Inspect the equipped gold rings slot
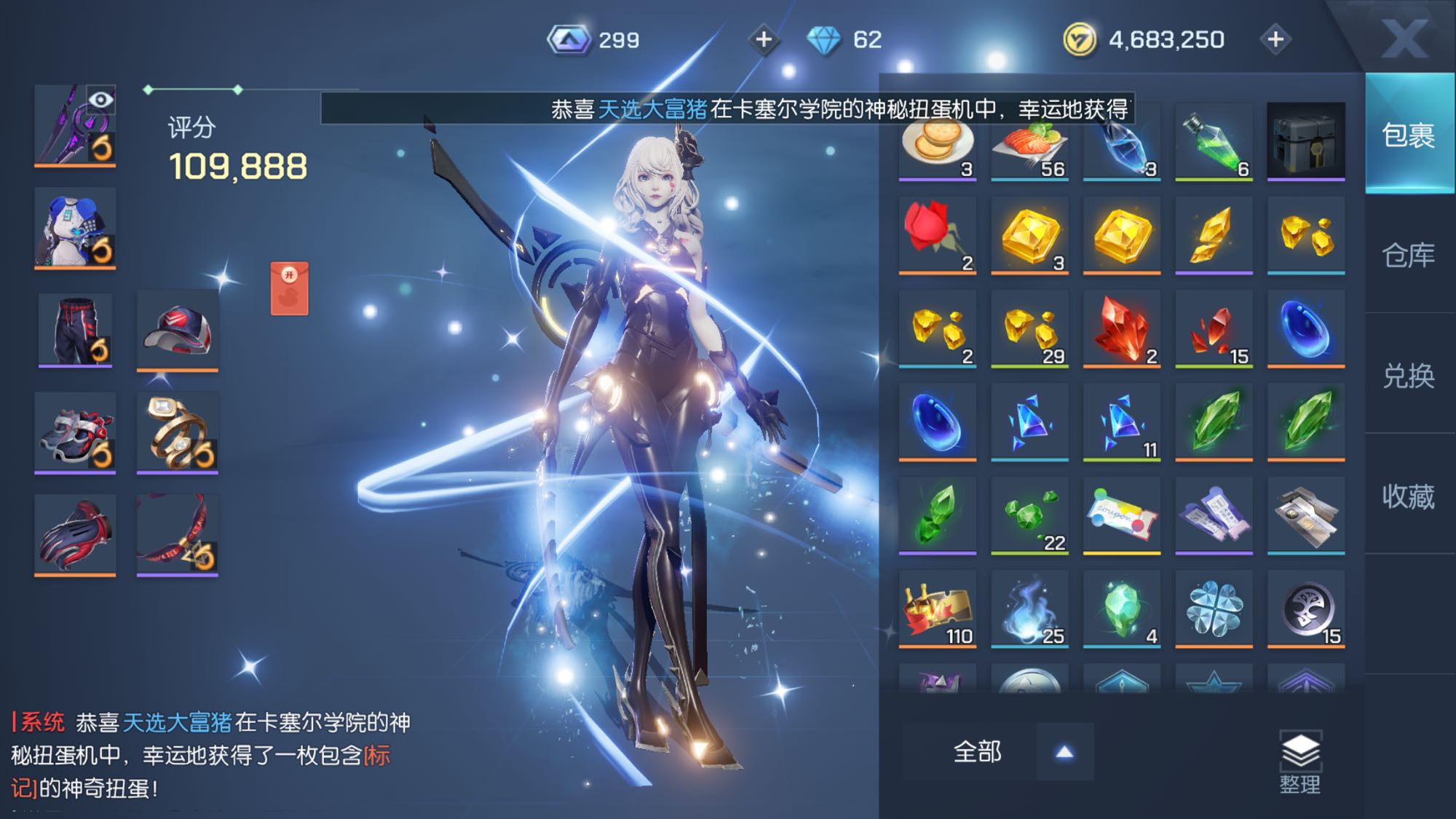 coord(178,432)
